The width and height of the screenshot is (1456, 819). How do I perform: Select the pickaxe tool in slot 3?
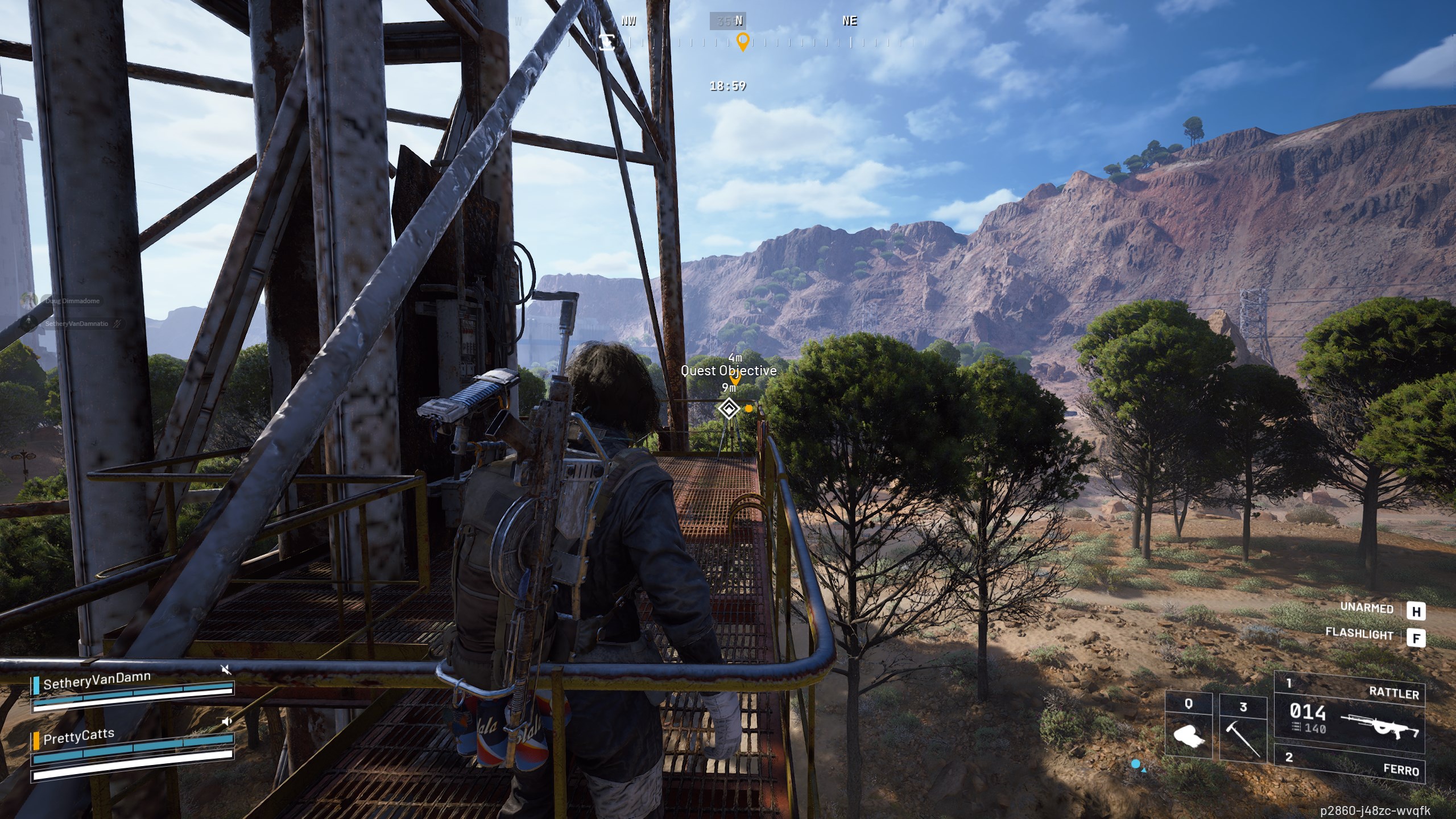pyautogui.click(x=1243, y=728)
